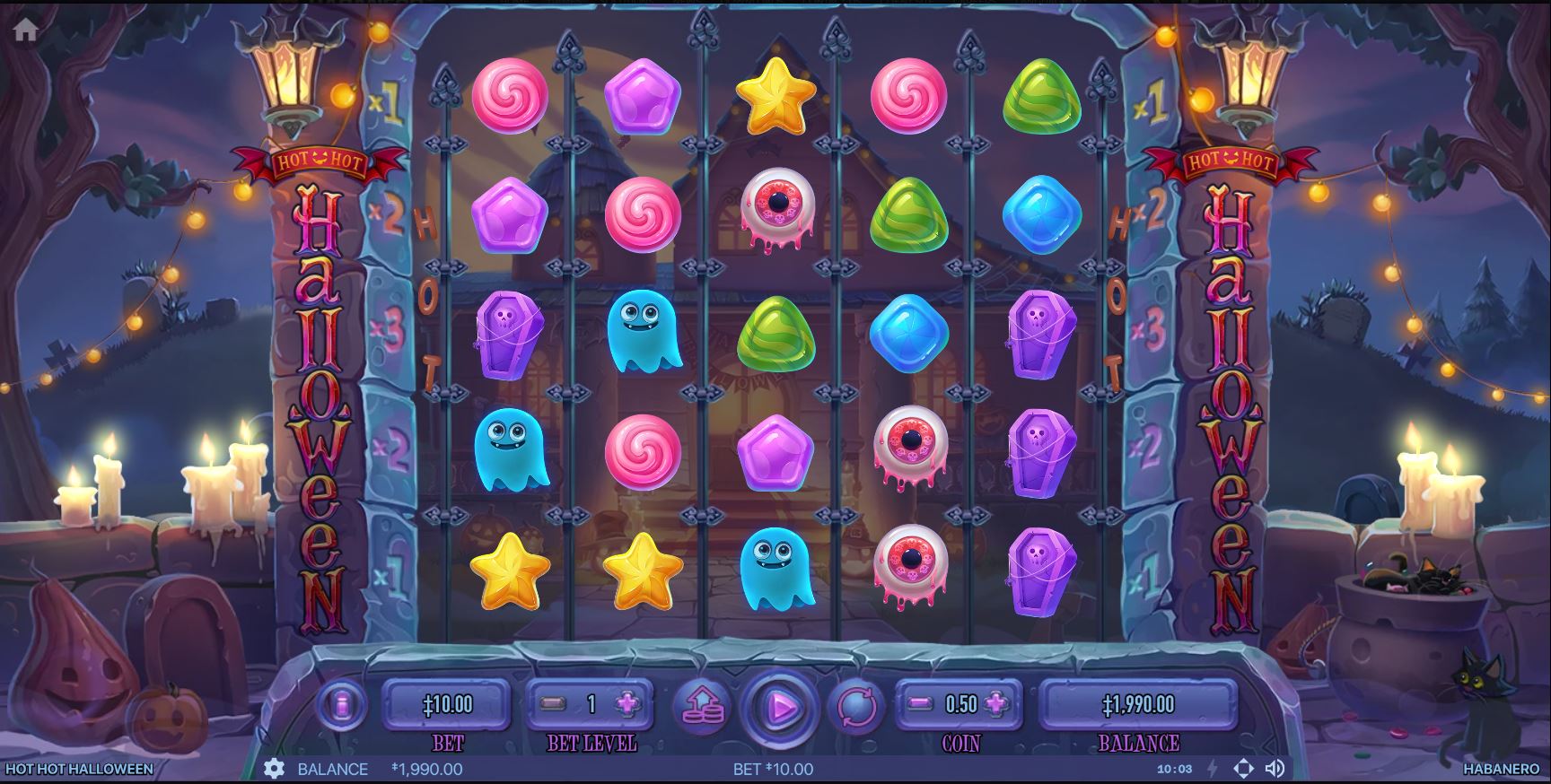Viewport: 1551px width, 784px height.
Task: Mute game audio with the speaker icon
Action: [1275, 768]
